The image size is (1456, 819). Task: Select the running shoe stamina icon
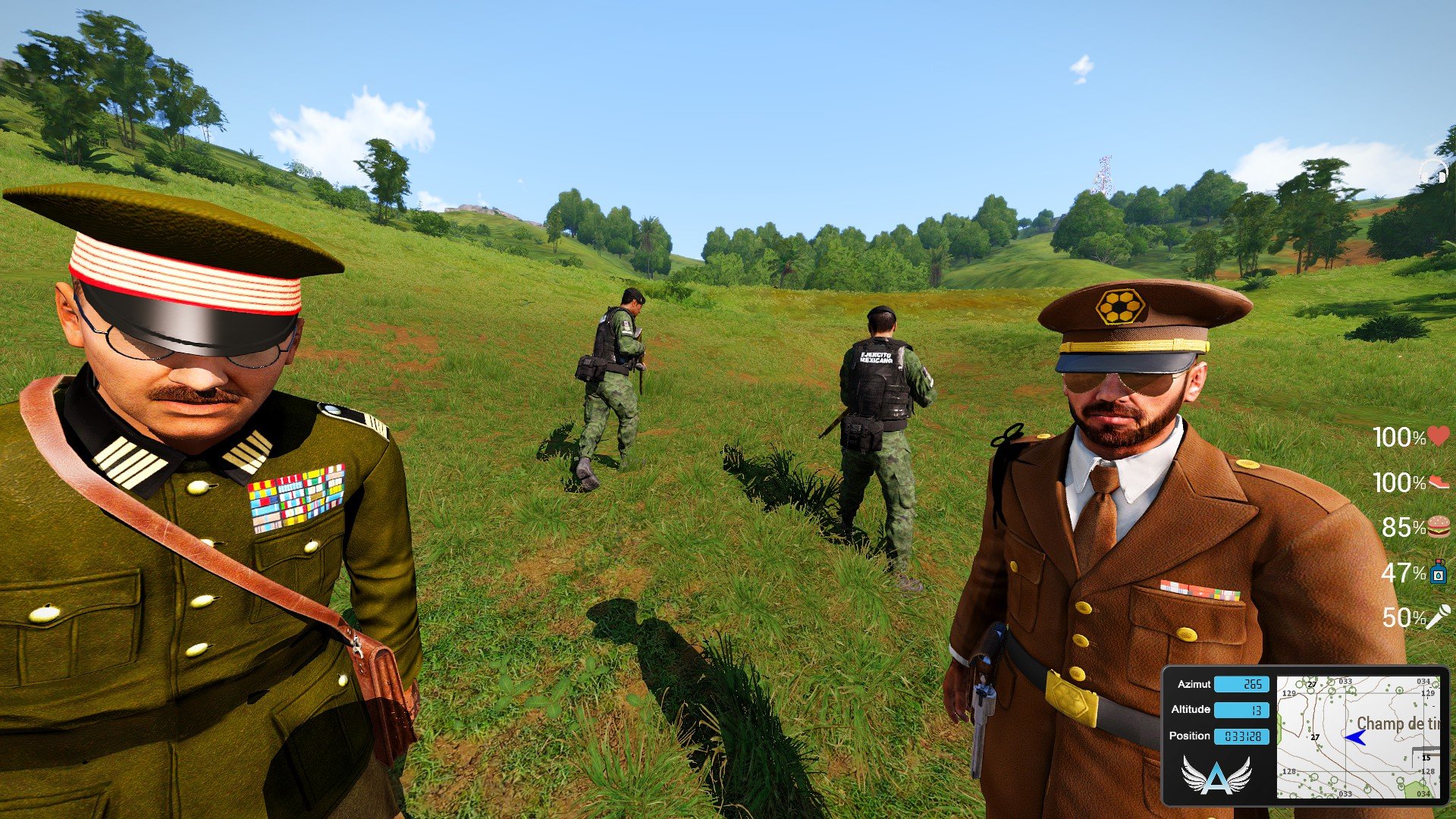(1439, 482)
